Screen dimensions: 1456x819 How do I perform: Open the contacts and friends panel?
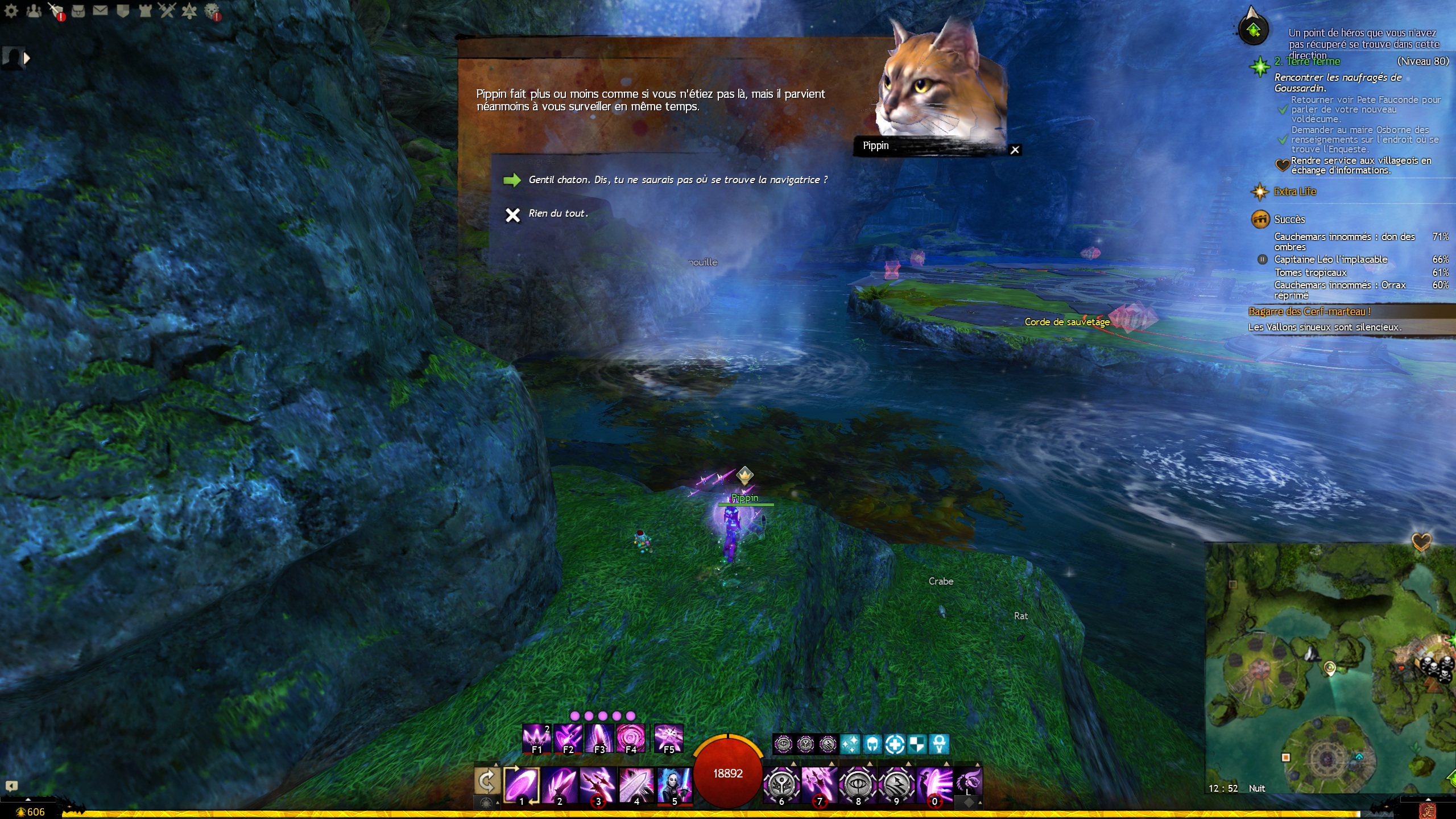34,10
